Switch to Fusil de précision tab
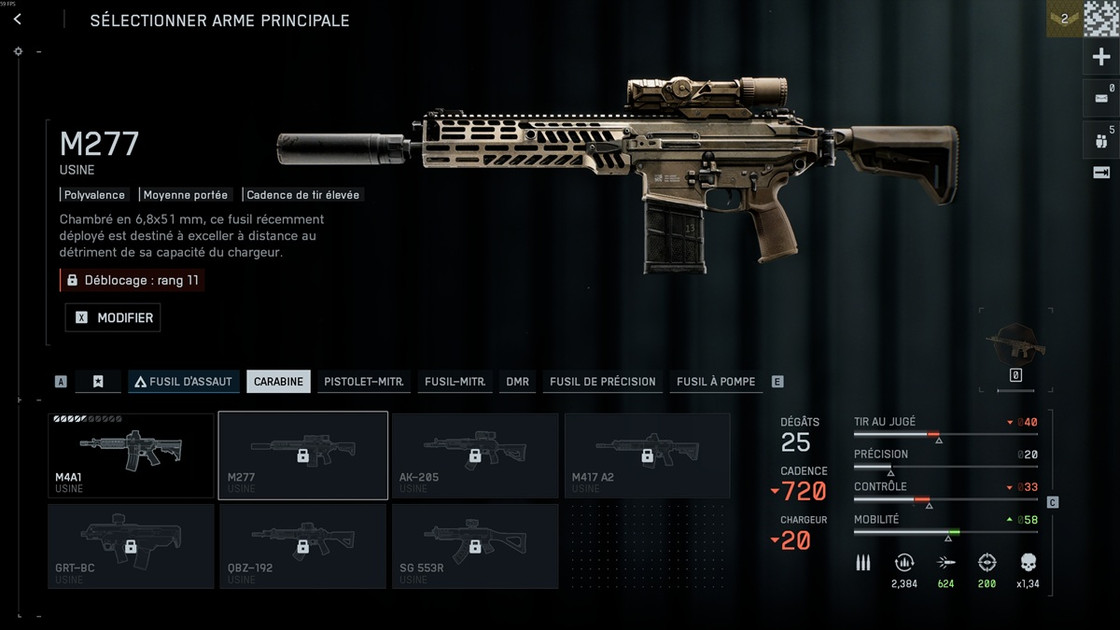The image size is (1120, 630). click(x=602, y=382)
